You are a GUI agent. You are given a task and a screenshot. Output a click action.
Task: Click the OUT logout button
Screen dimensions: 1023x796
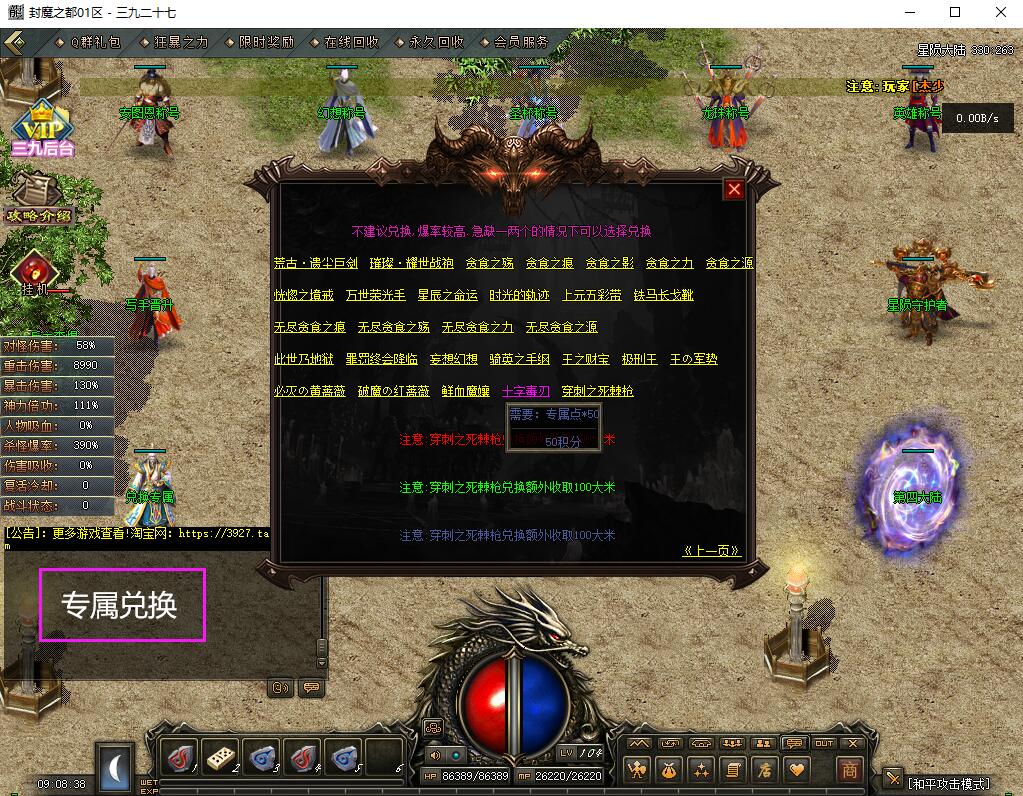(823, 744)
